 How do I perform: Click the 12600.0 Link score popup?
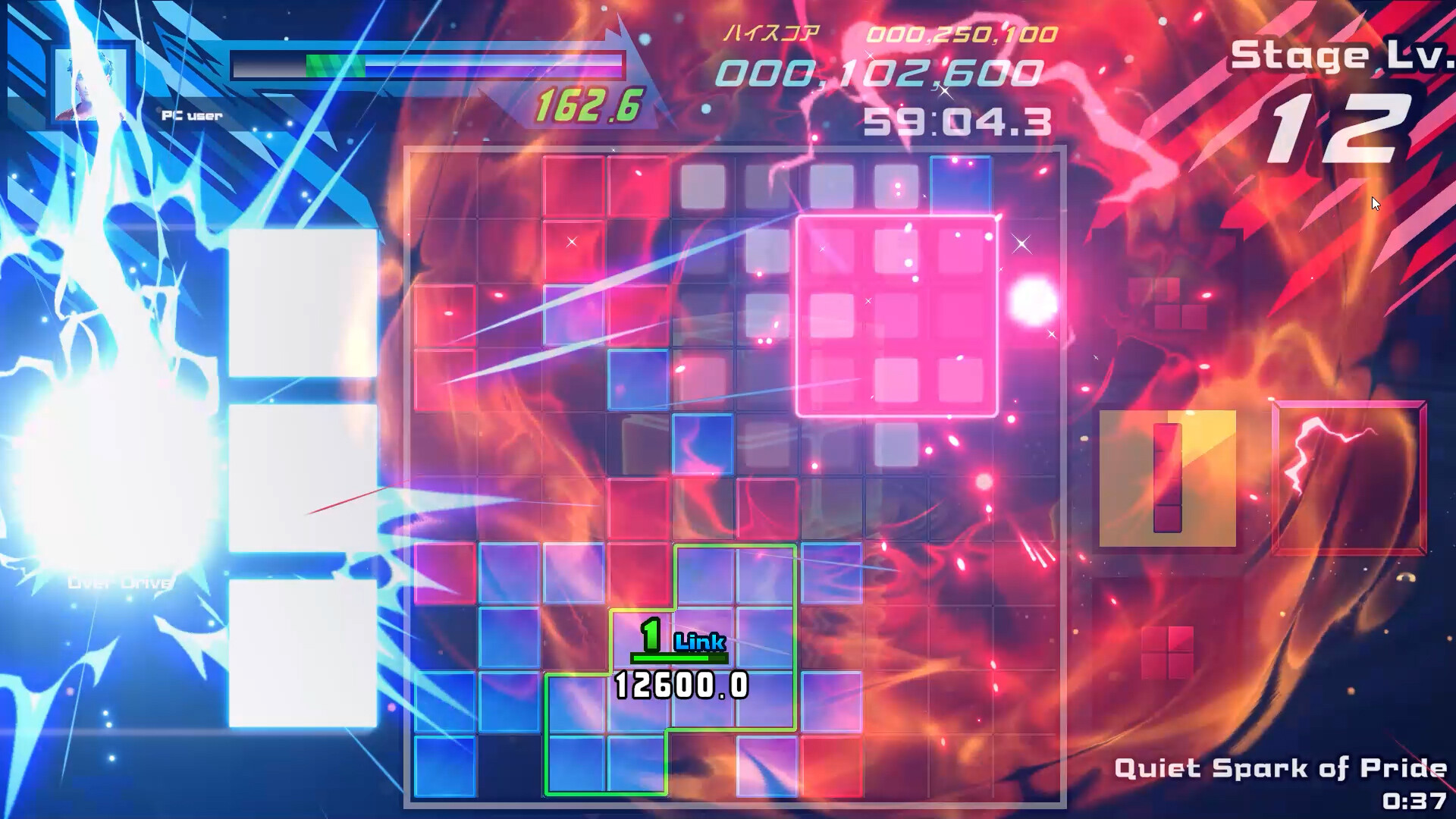click(x=680, y=685)
